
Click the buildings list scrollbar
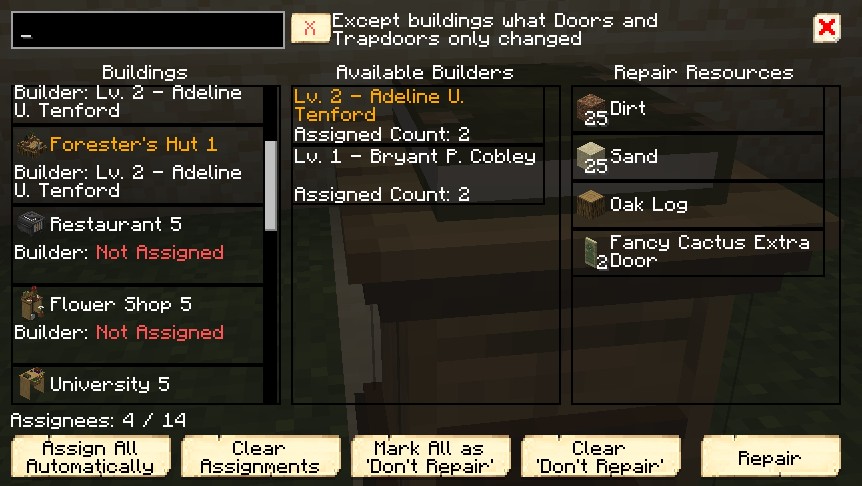click(x=270, y=185)
